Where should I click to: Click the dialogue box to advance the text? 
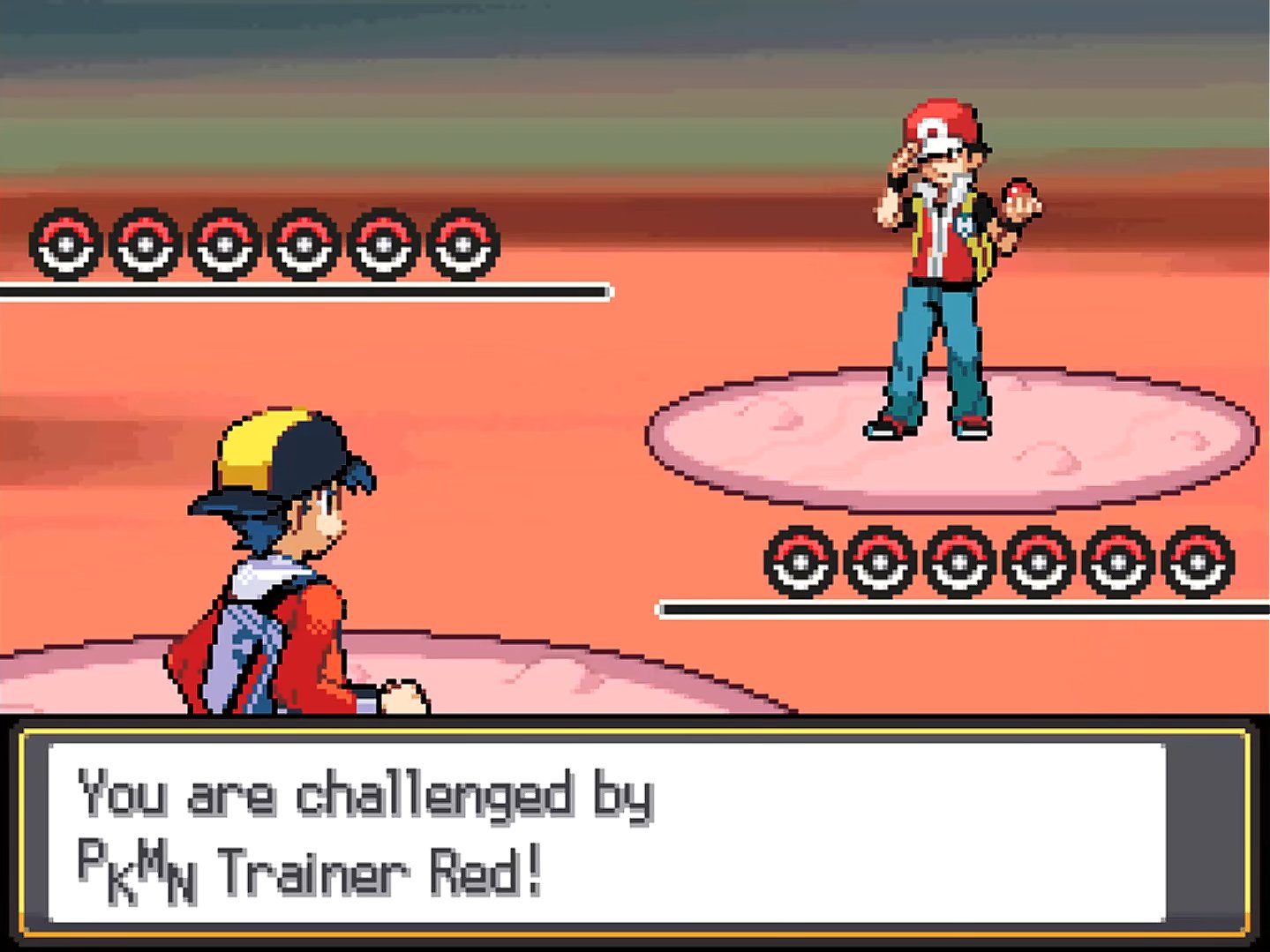(x=635, y=829)
